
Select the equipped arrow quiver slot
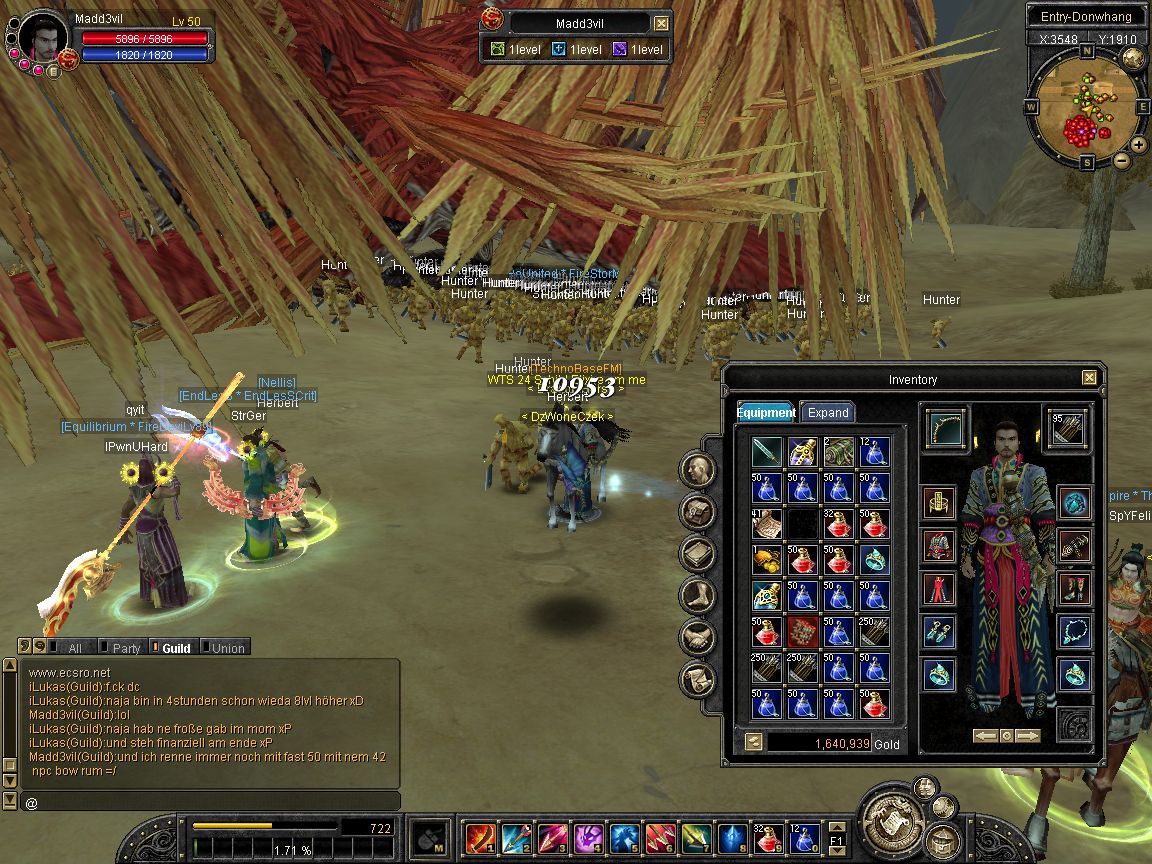point(1067,429)
